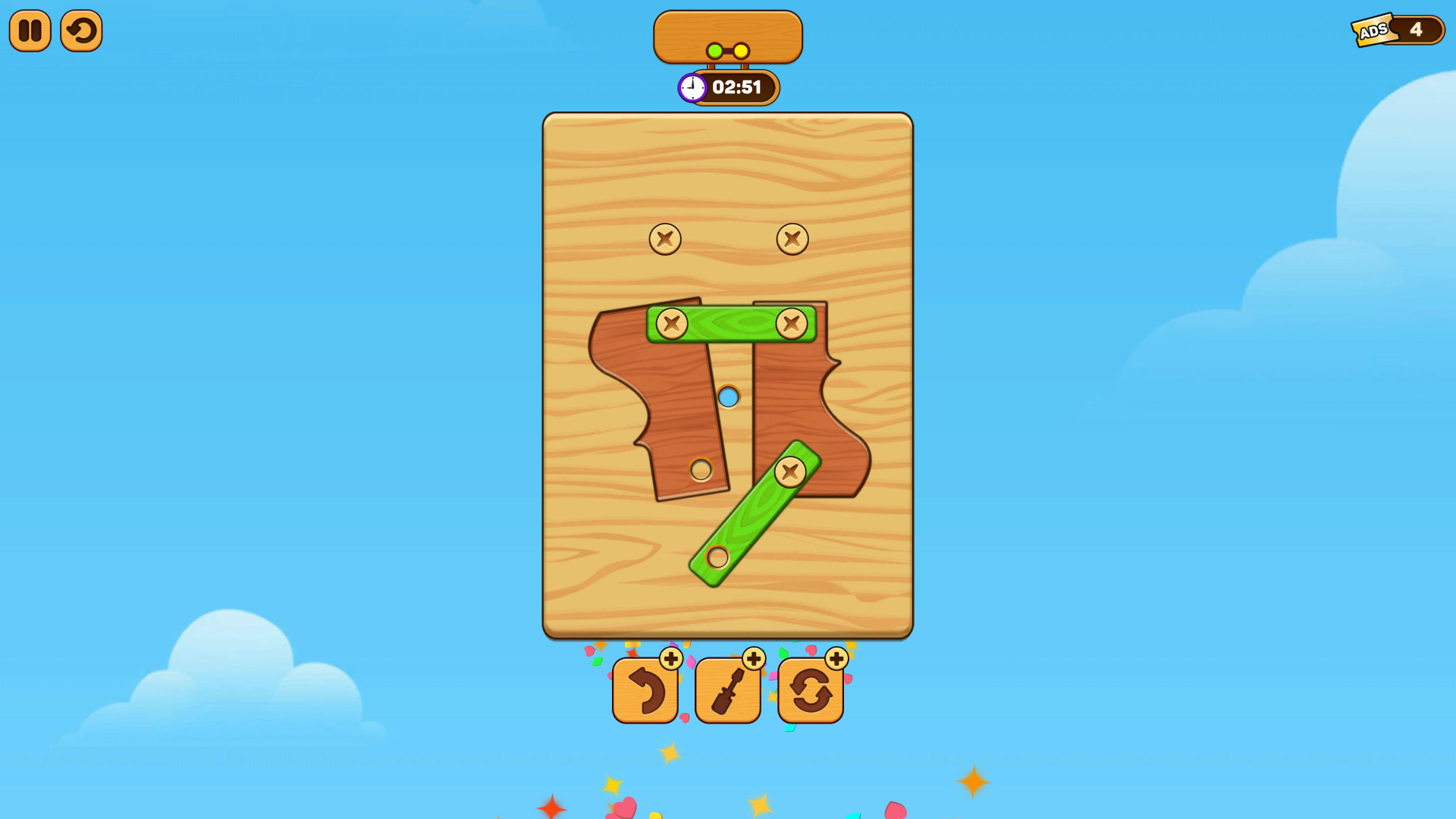Tap the plus badge on the undo booster
The image size is (1456, 819).
[670, 659]
